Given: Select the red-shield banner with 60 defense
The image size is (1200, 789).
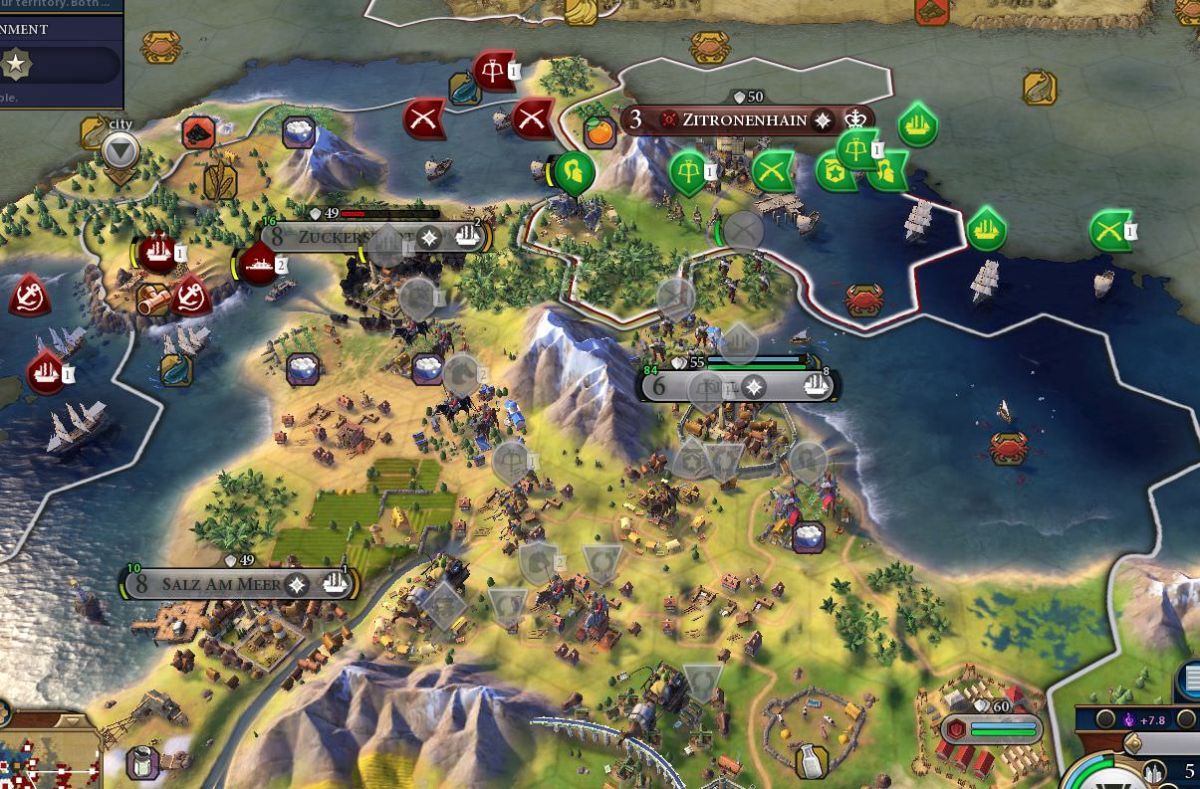Looking at the screenshot, I should click(x=991, y=728).
